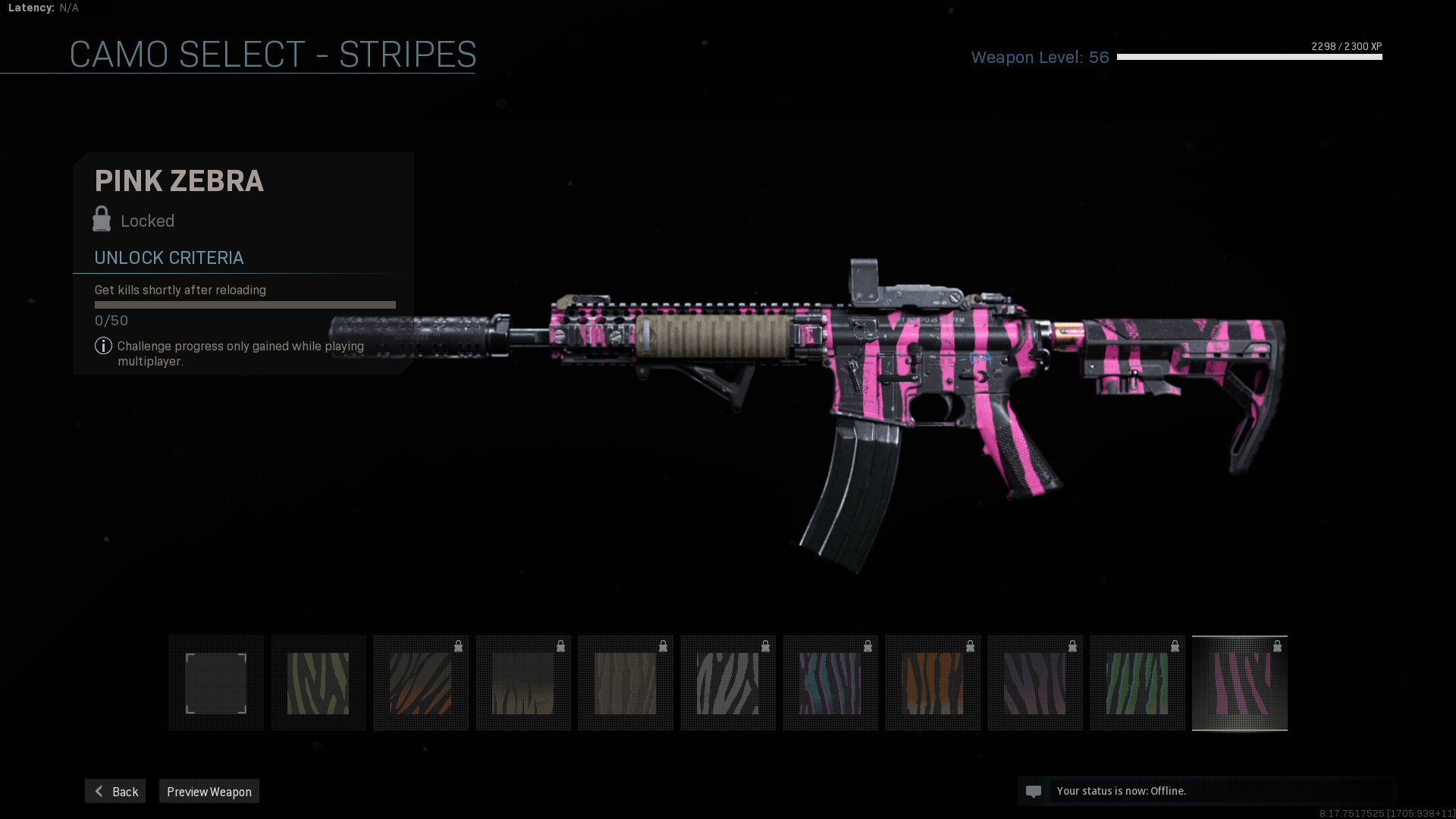Select the dark purple striped camo

(x=1035, y=683)
